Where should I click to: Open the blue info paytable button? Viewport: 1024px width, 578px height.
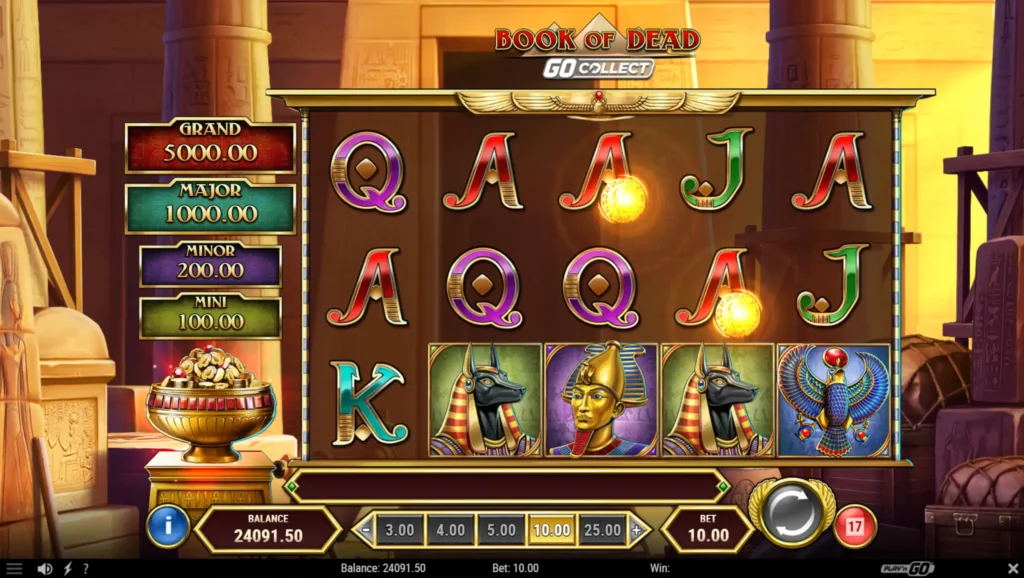(167, 527)
